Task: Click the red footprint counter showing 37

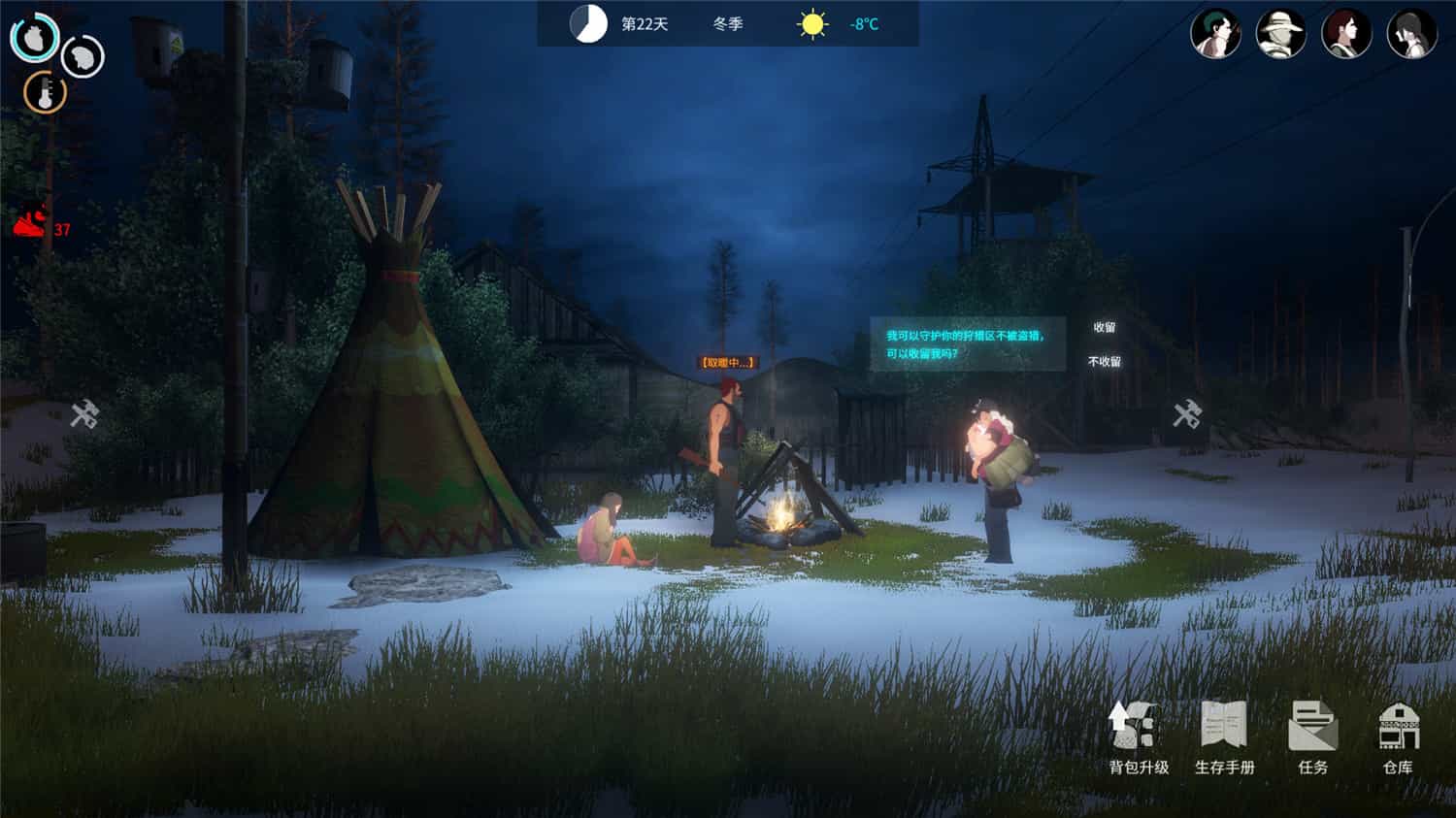Action: [x=37, y=223]
